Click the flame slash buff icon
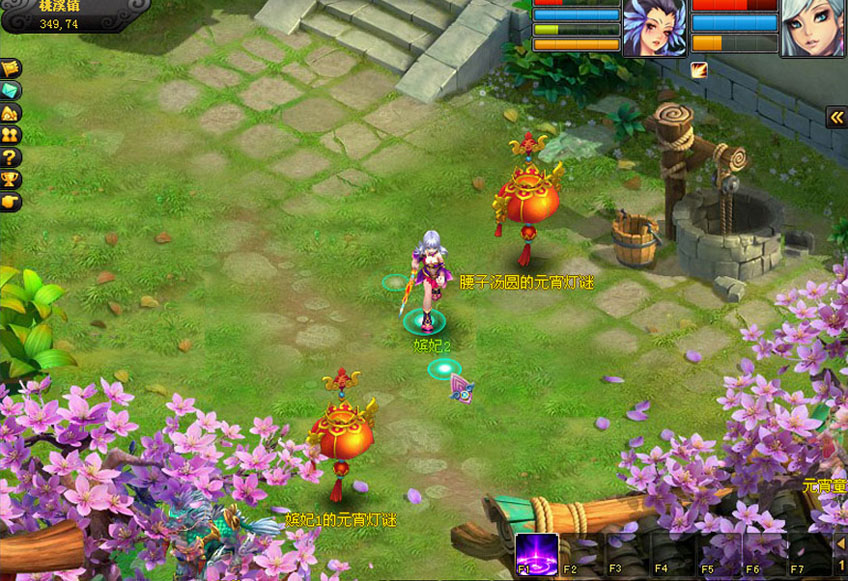The height and width of the screenshot is (581, 848). (698, 69)
